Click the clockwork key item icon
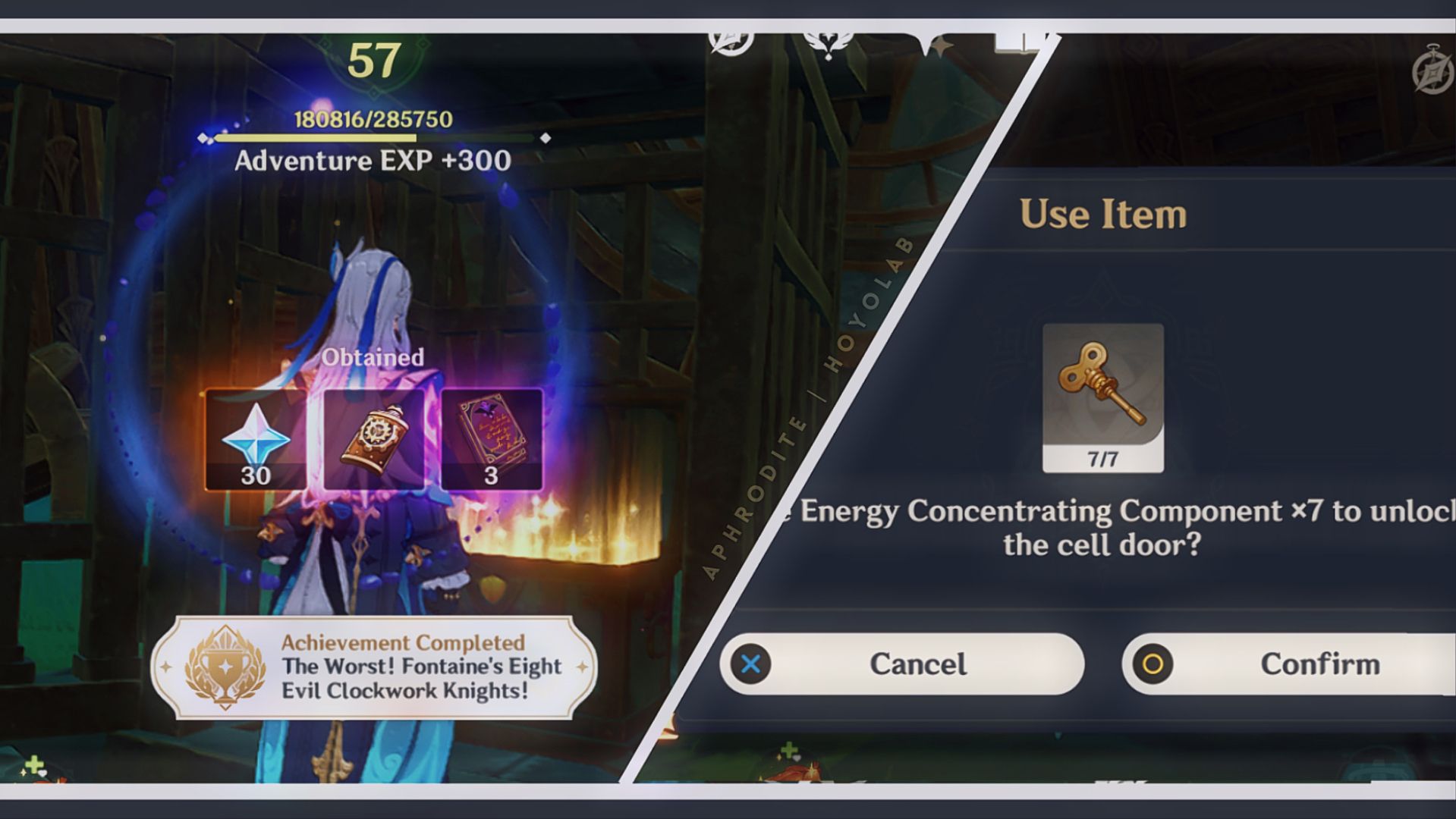Screen dimensions: 1456x819 [1100, 383]
